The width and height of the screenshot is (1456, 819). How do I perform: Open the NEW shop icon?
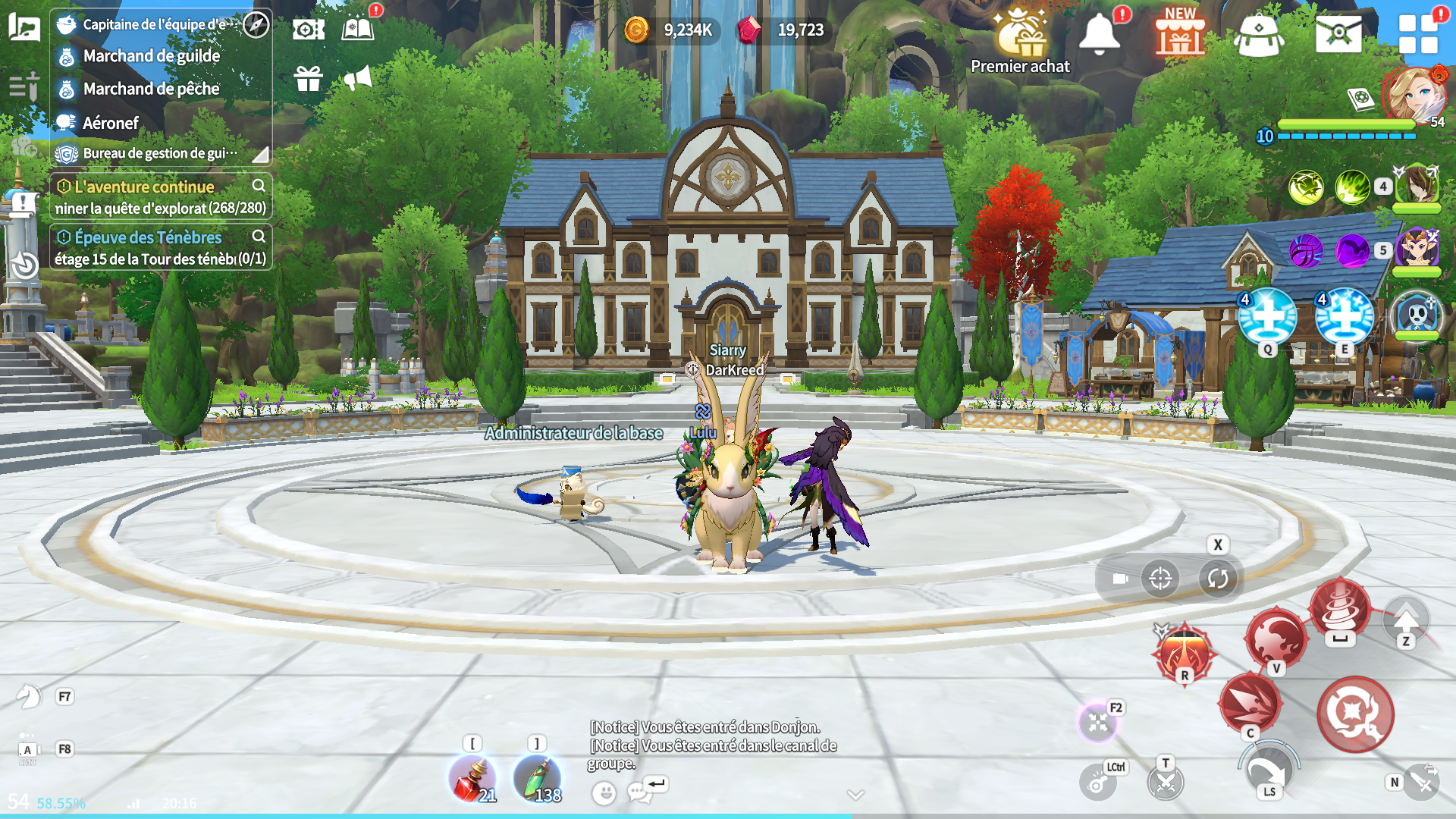tap(1180, 35)
